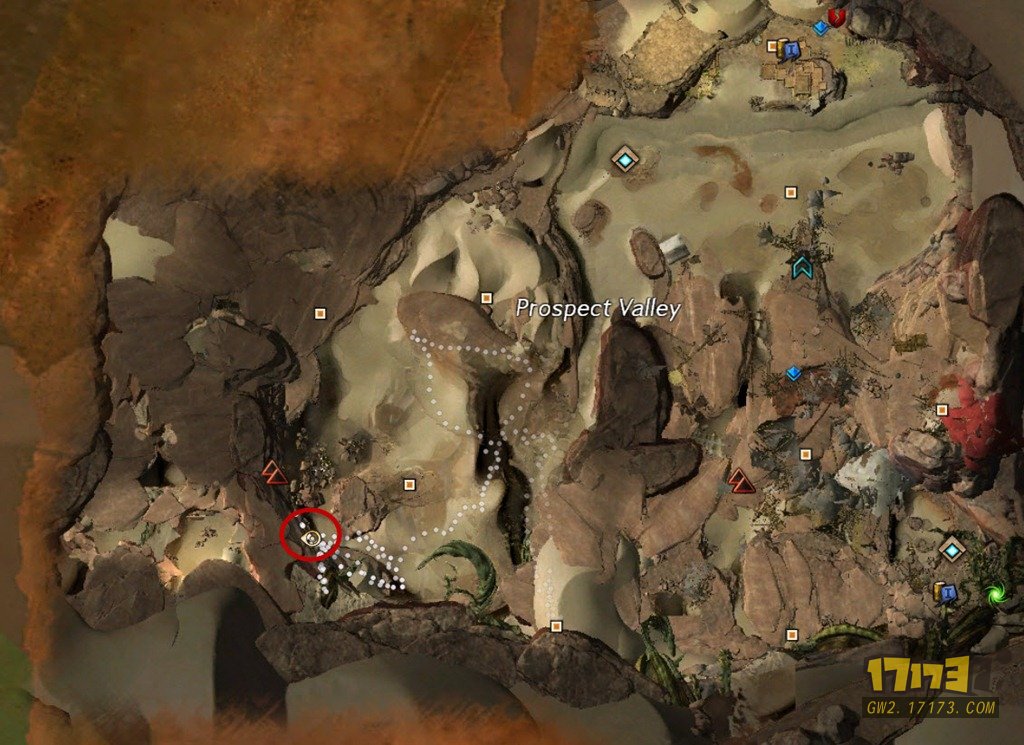Select the waypoint above the Prospect Valley label
The width and height of the screenshot is (1024, 745).
[626, 158]
